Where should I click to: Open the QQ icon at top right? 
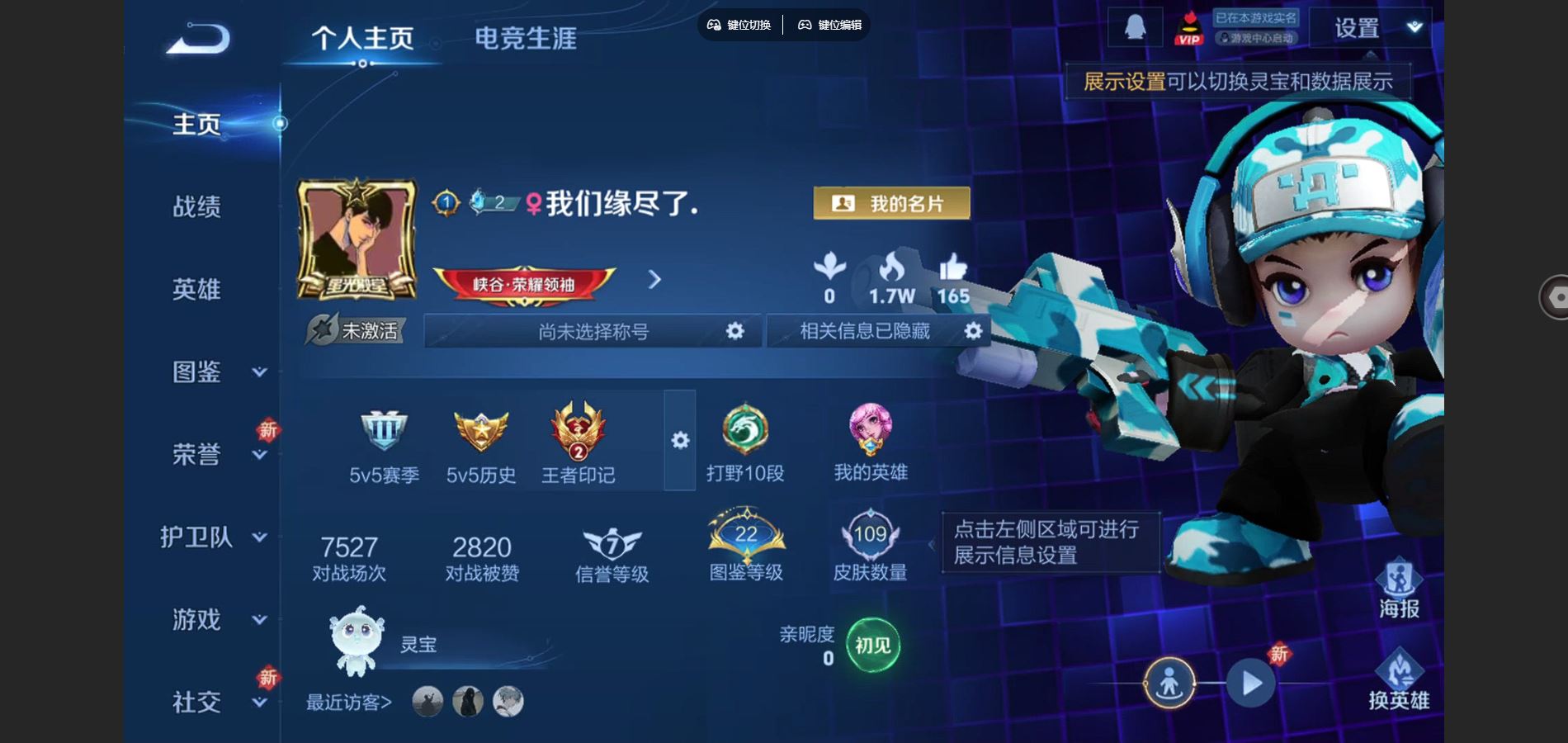click(1137, 27)
